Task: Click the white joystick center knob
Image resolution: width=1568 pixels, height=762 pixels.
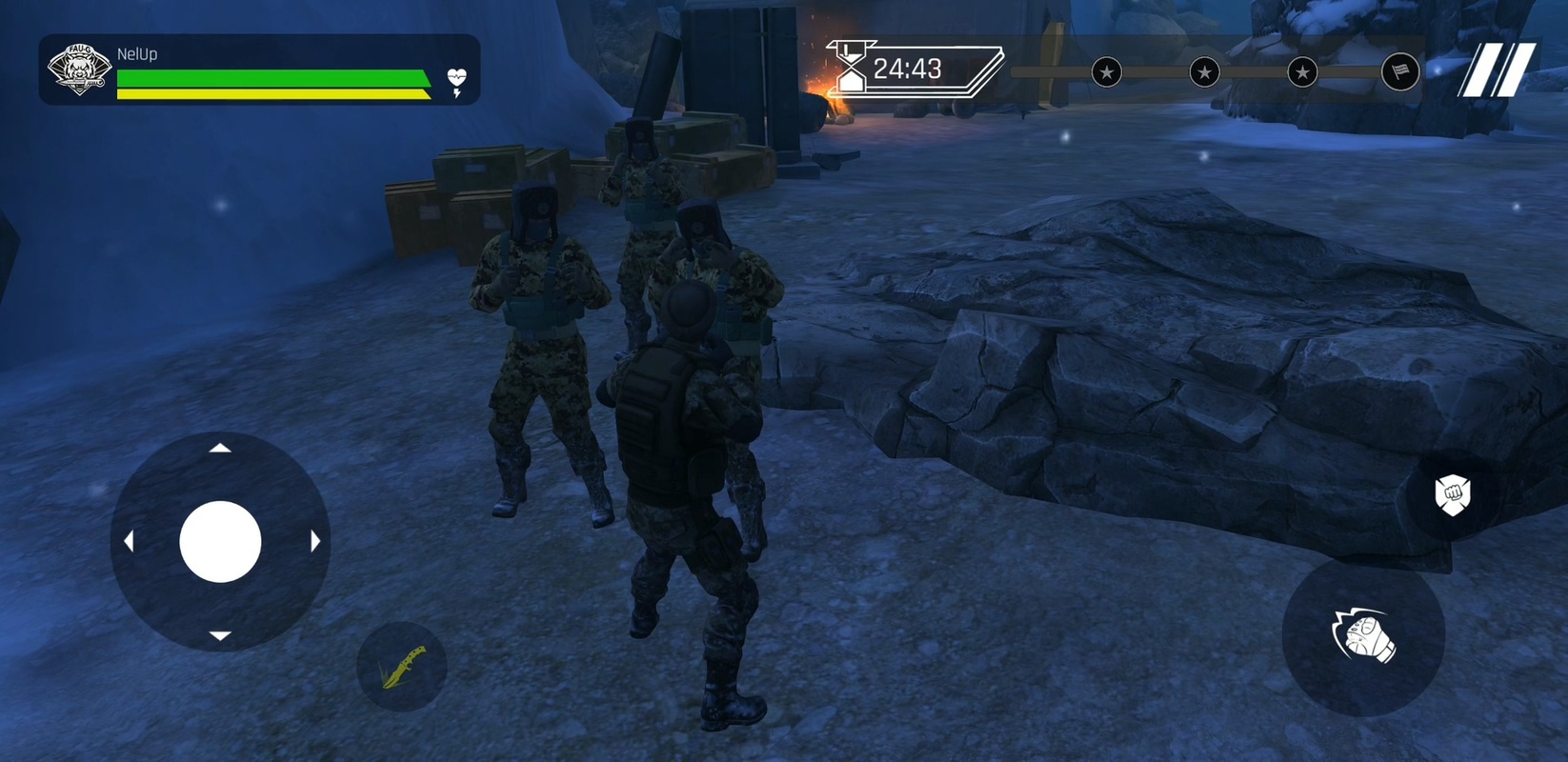Action: 220,542
